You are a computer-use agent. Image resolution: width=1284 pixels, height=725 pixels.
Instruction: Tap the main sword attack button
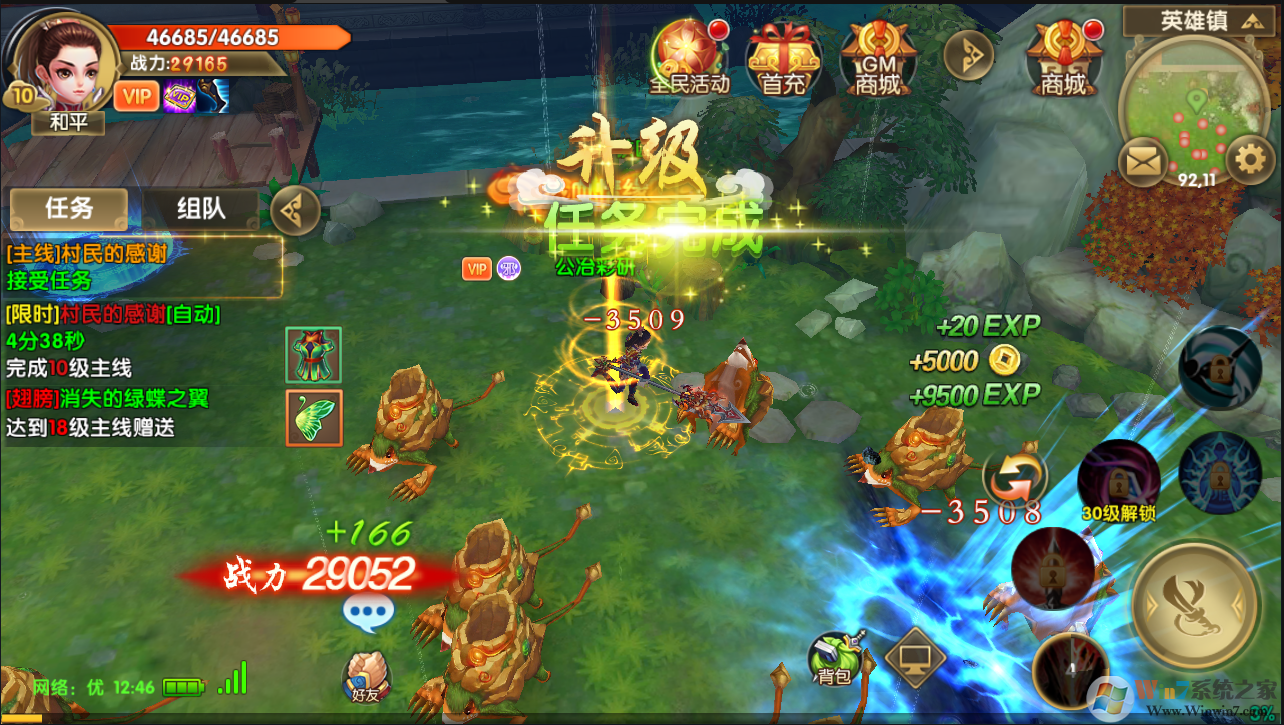[x=1195, y=602]
